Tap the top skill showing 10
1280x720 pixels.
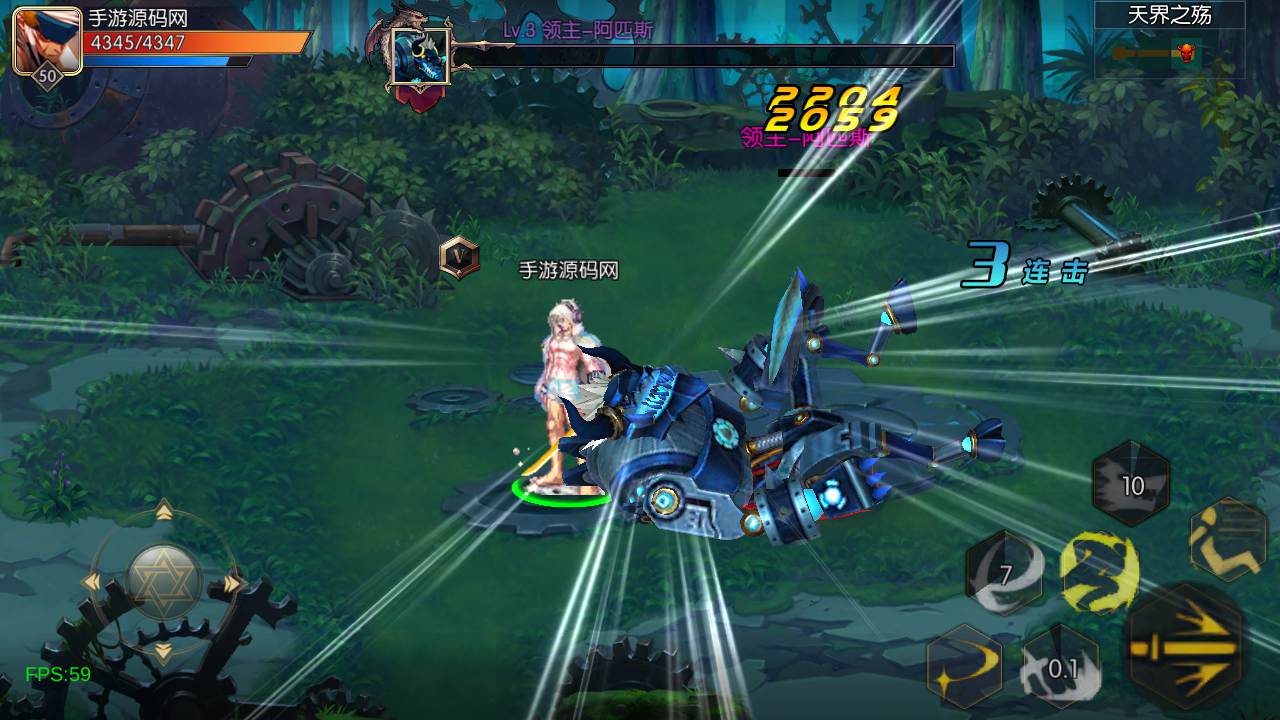[1131, 486]
